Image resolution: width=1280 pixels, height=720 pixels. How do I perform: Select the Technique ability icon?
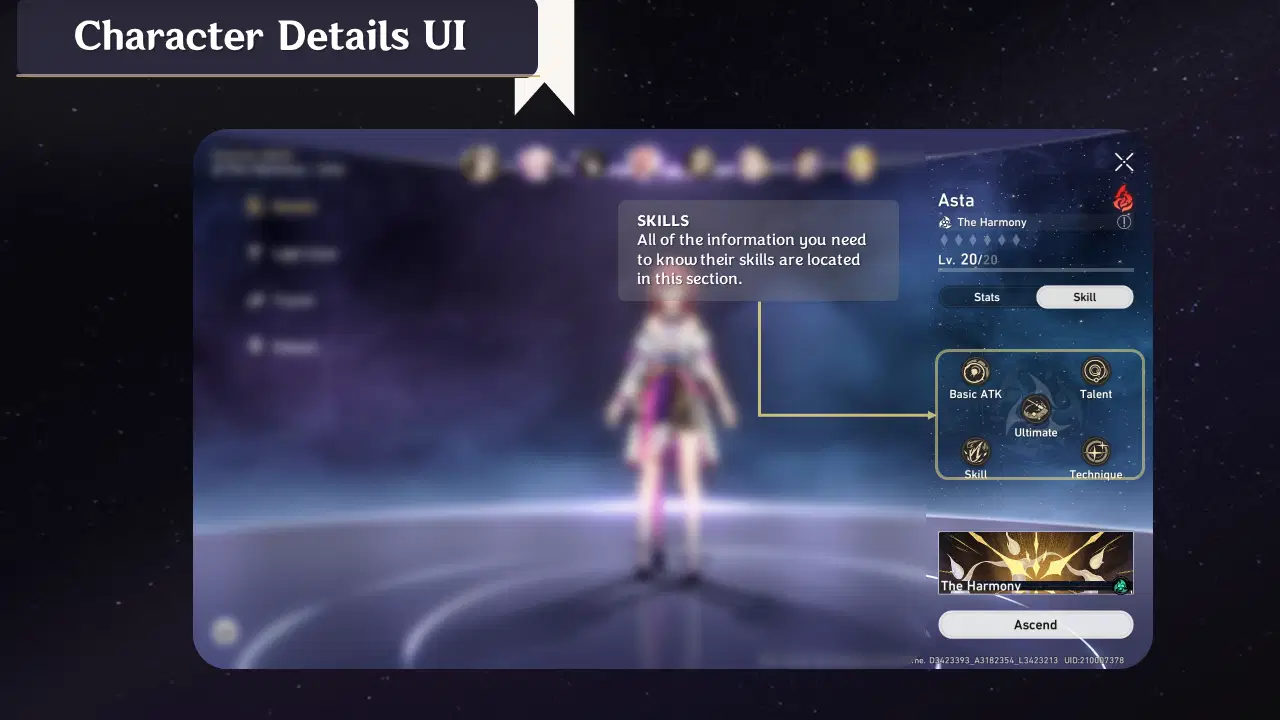1096,453
